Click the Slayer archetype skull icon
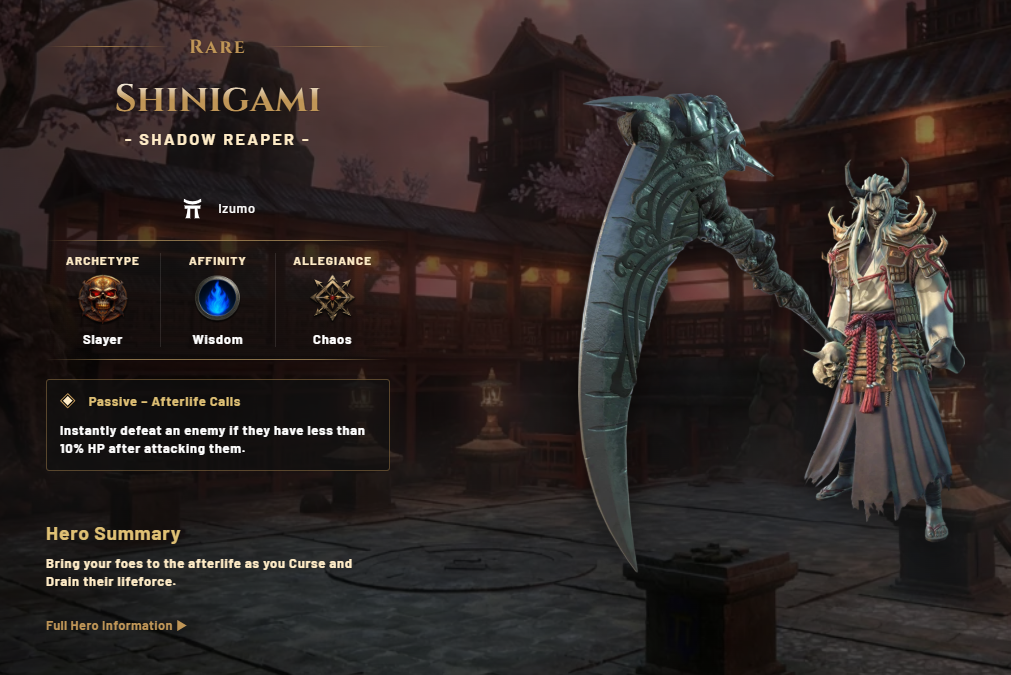This screenshot has width=1011, height=675. [102, 297]
